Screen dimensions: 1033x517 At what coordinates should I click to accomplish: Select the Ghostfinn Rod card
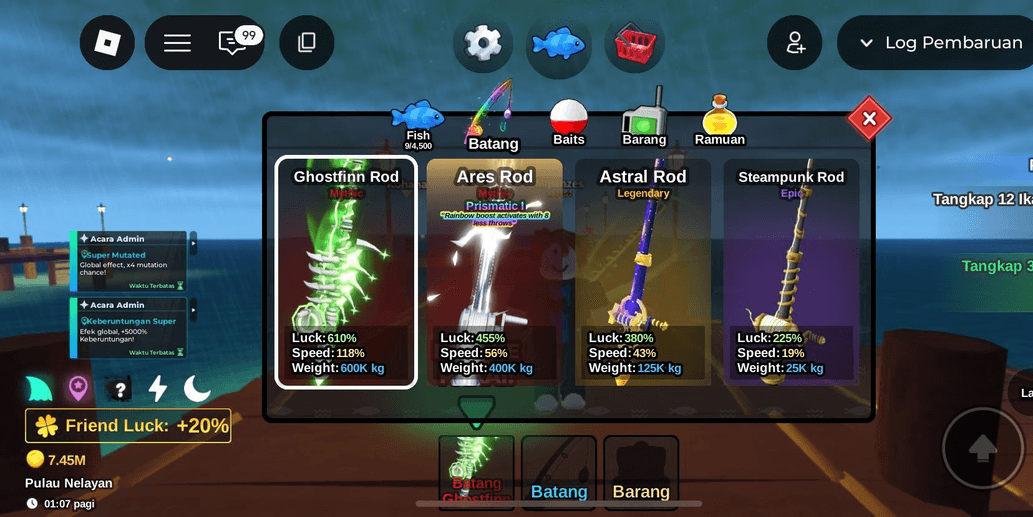(346, 272)
